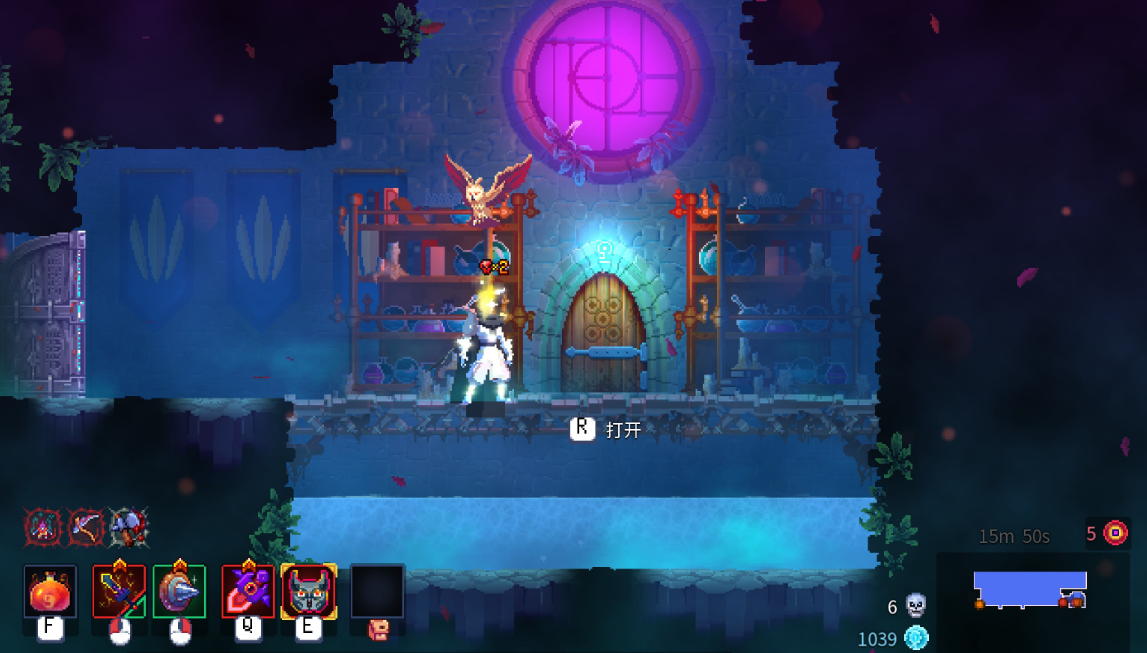Open the minimap
Image resolution: width=1147 pixels, height=653 pixels.
click(1031, 589)
